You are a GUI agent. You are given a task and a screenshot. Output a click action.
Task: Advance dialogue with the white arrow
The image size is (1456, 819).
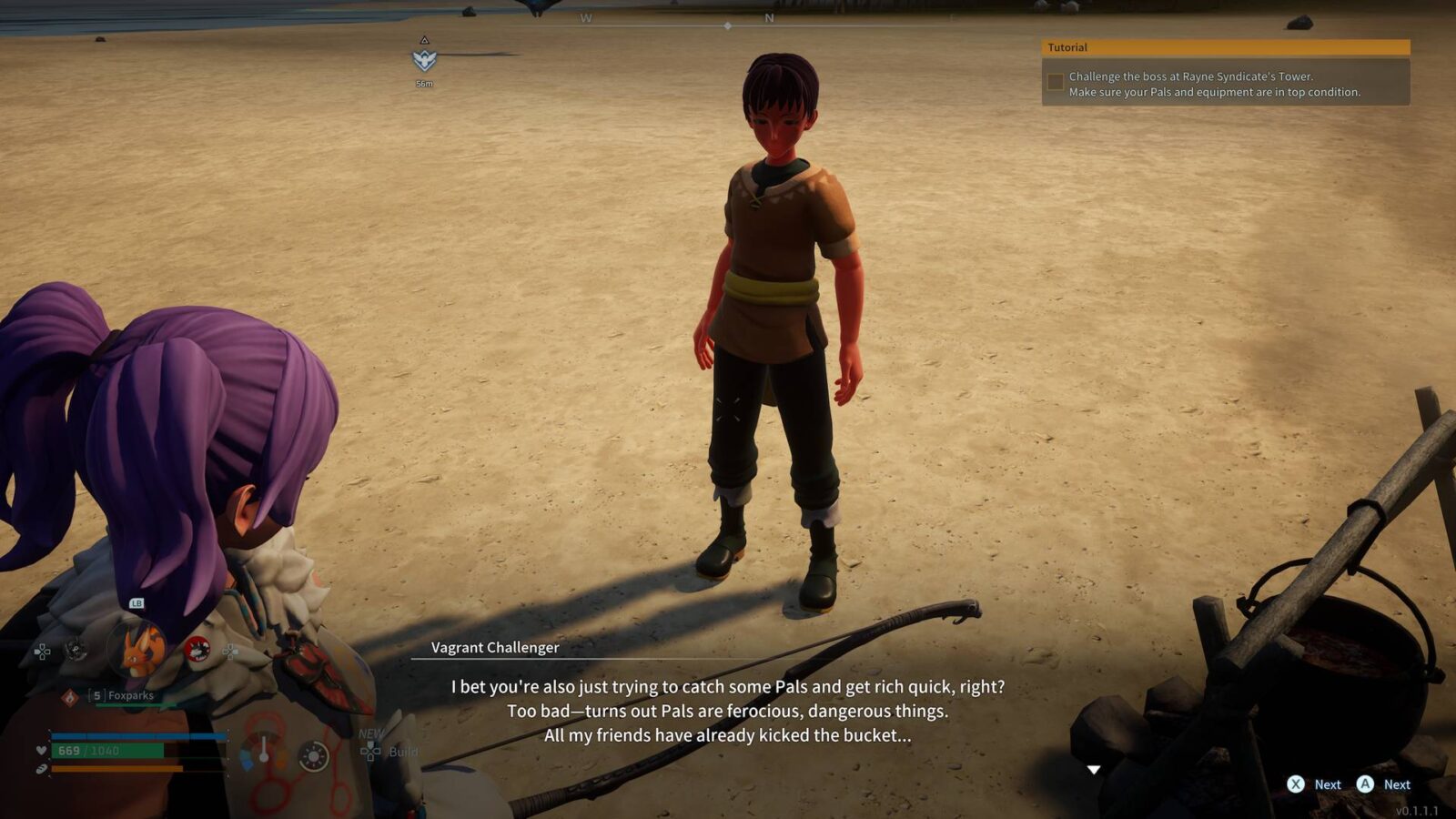1094,770
